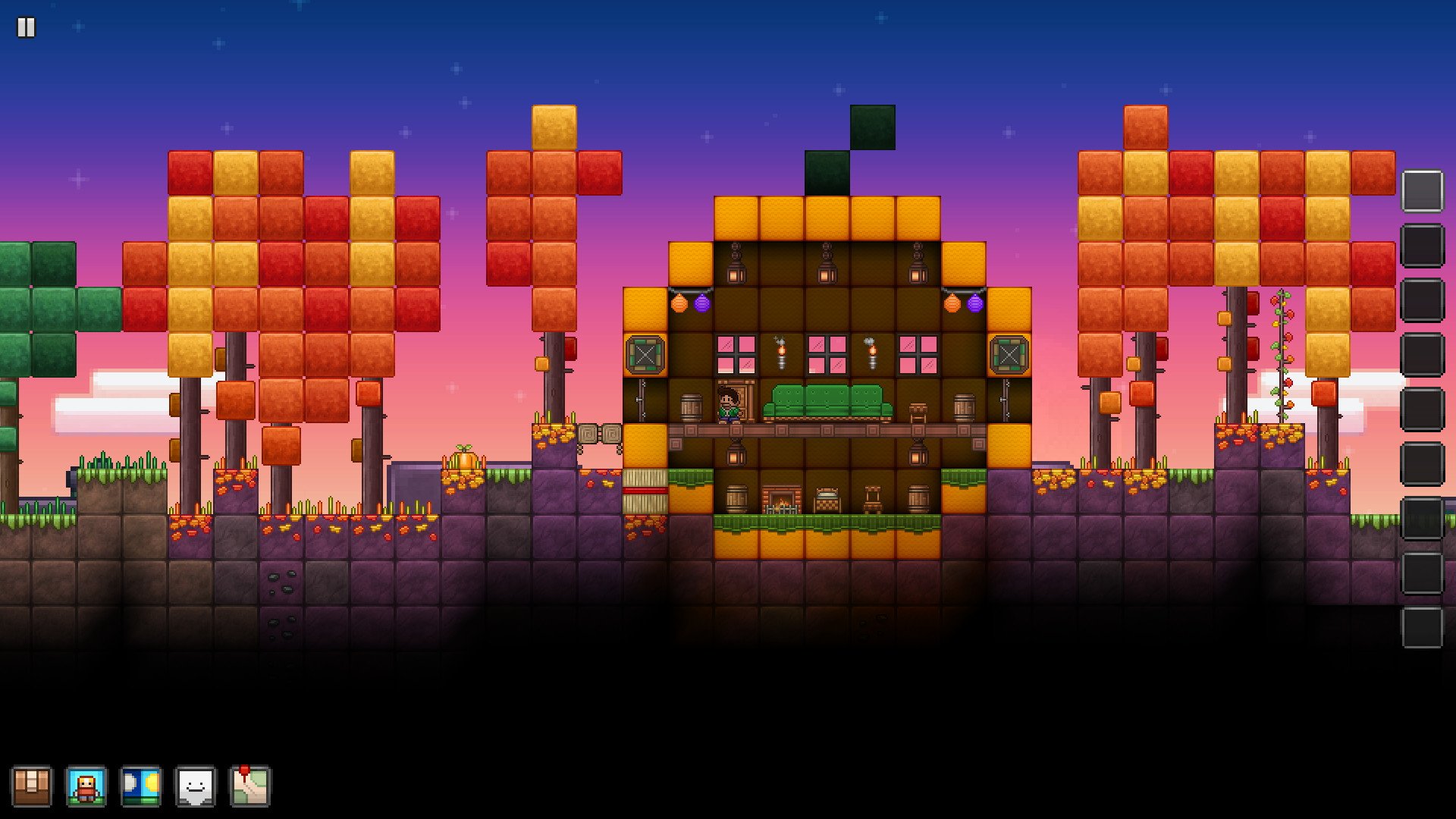1456x819 pixels.
Task: Click the orange balloon decoration
Action: [679, 302]
